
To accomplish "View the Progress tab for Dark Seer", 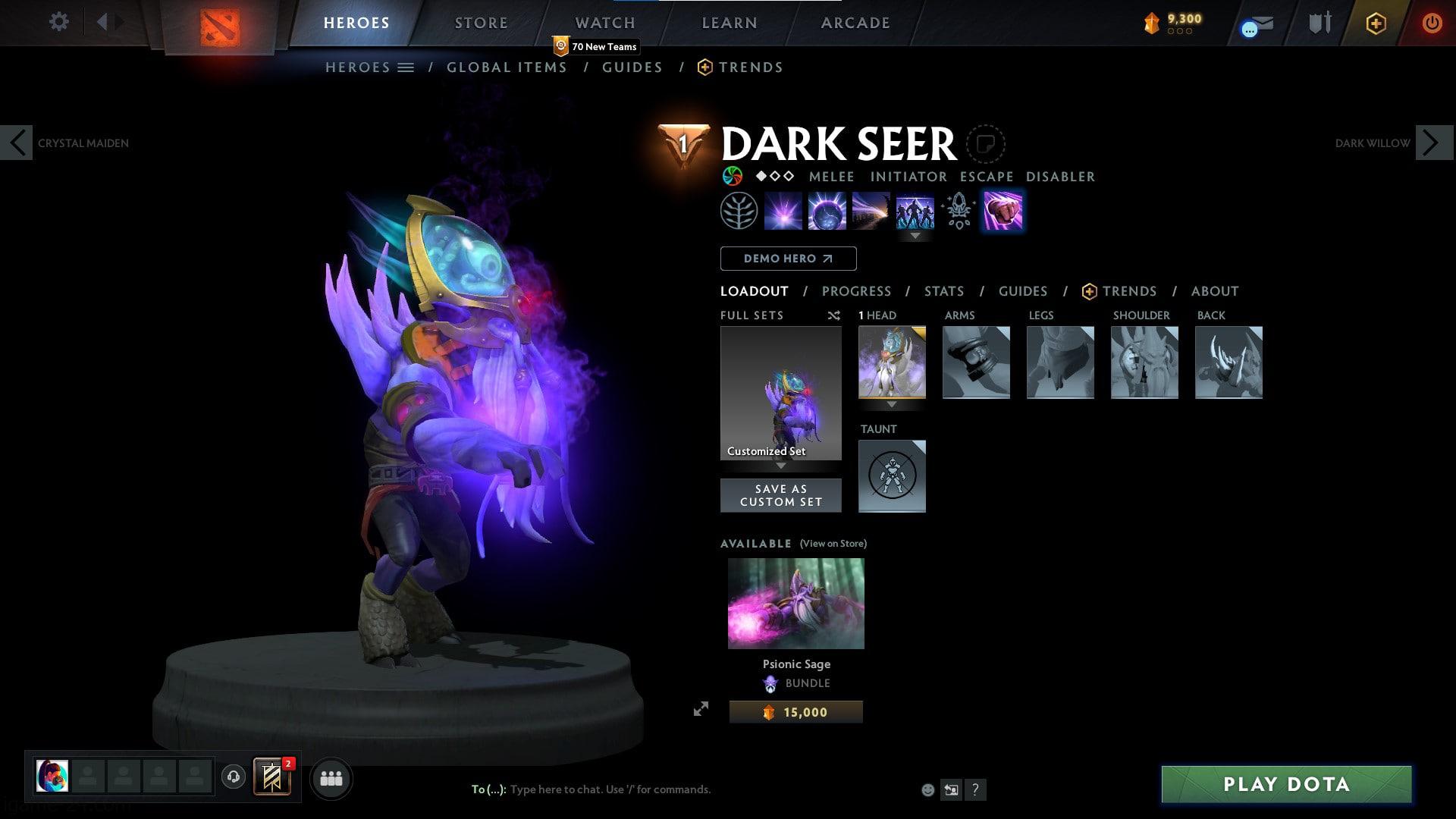I will [856, 291].
